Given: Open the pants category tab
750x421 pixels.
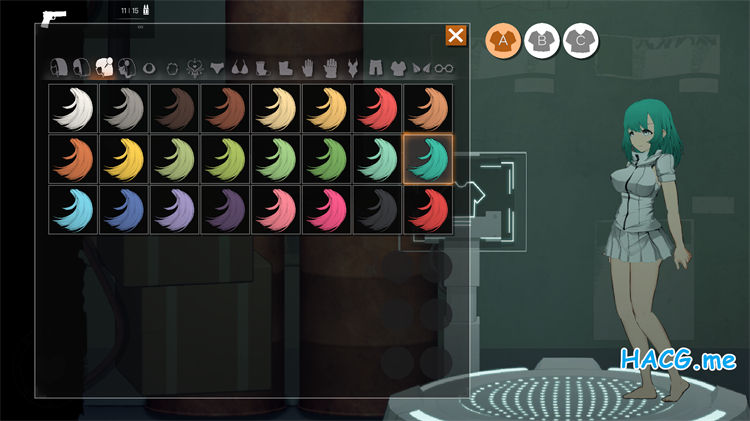Looking at the screenshot, I should tap(375, 68).
